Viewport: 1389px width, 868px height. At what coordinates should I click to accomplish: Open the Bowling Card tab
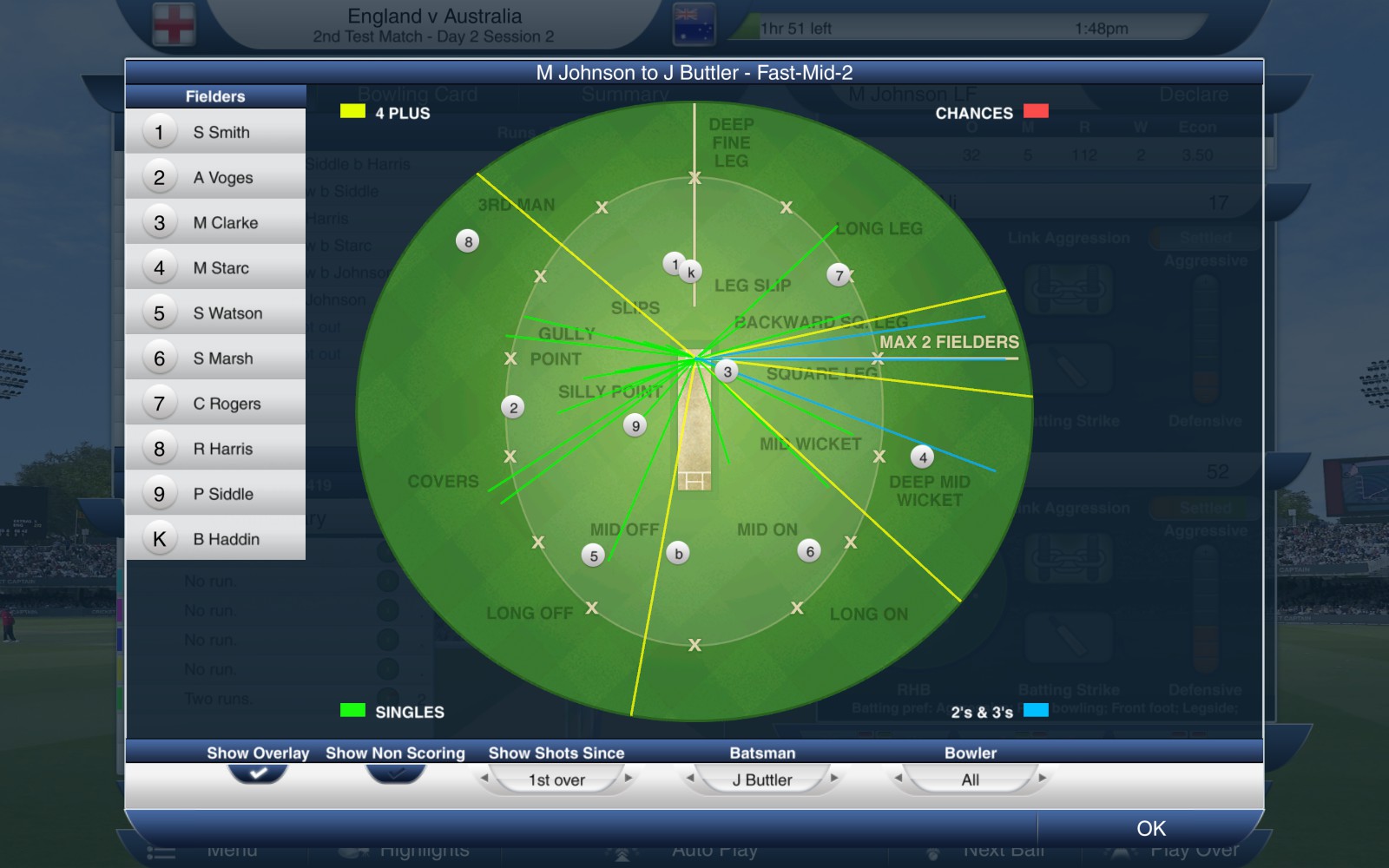coord(418,94)
